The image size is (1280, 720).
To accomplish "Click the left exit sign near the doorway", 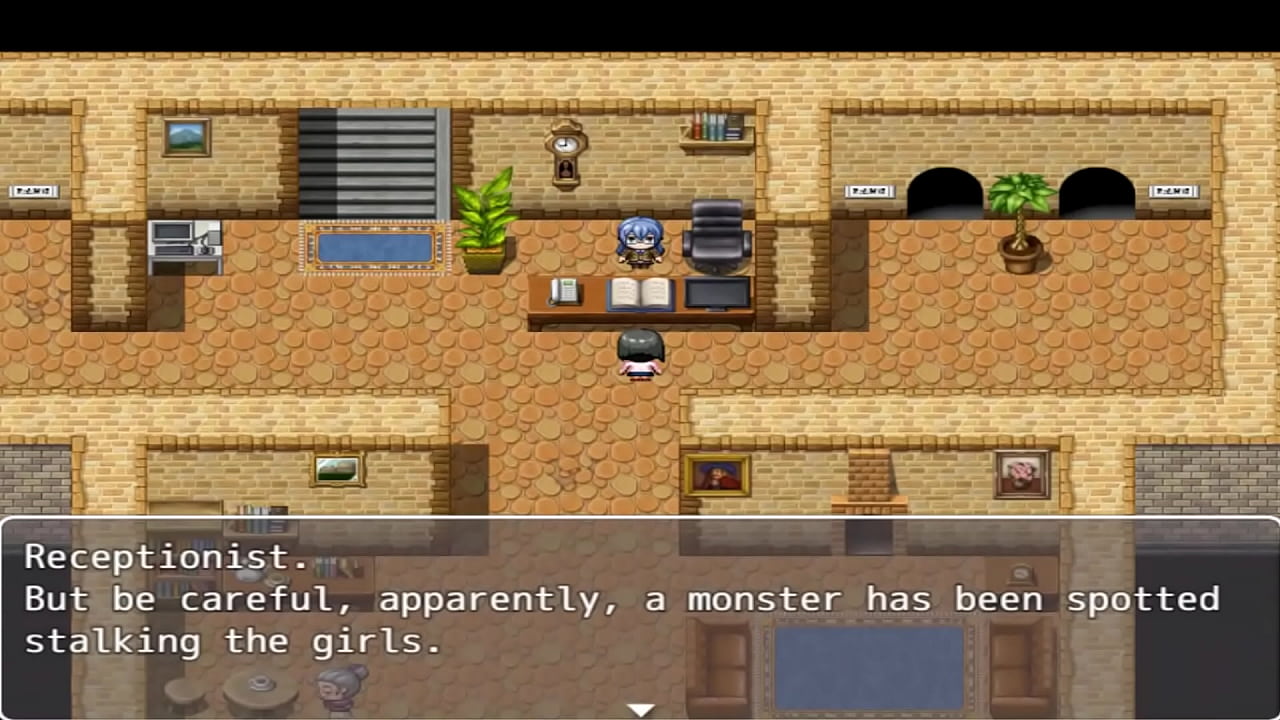I will (x=869, y=190).
